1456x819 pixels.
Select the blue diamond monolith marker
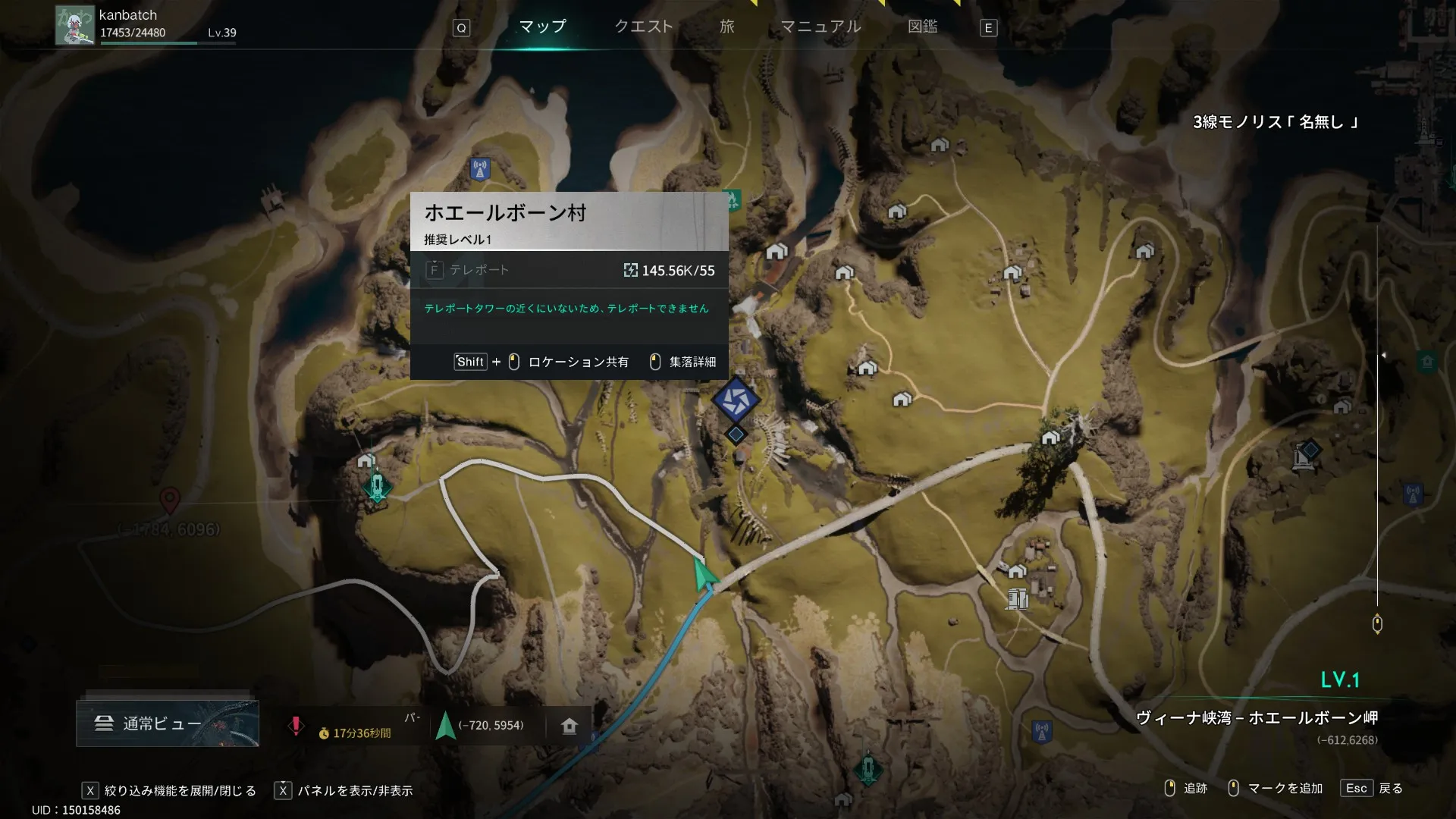pos(1310,451)
